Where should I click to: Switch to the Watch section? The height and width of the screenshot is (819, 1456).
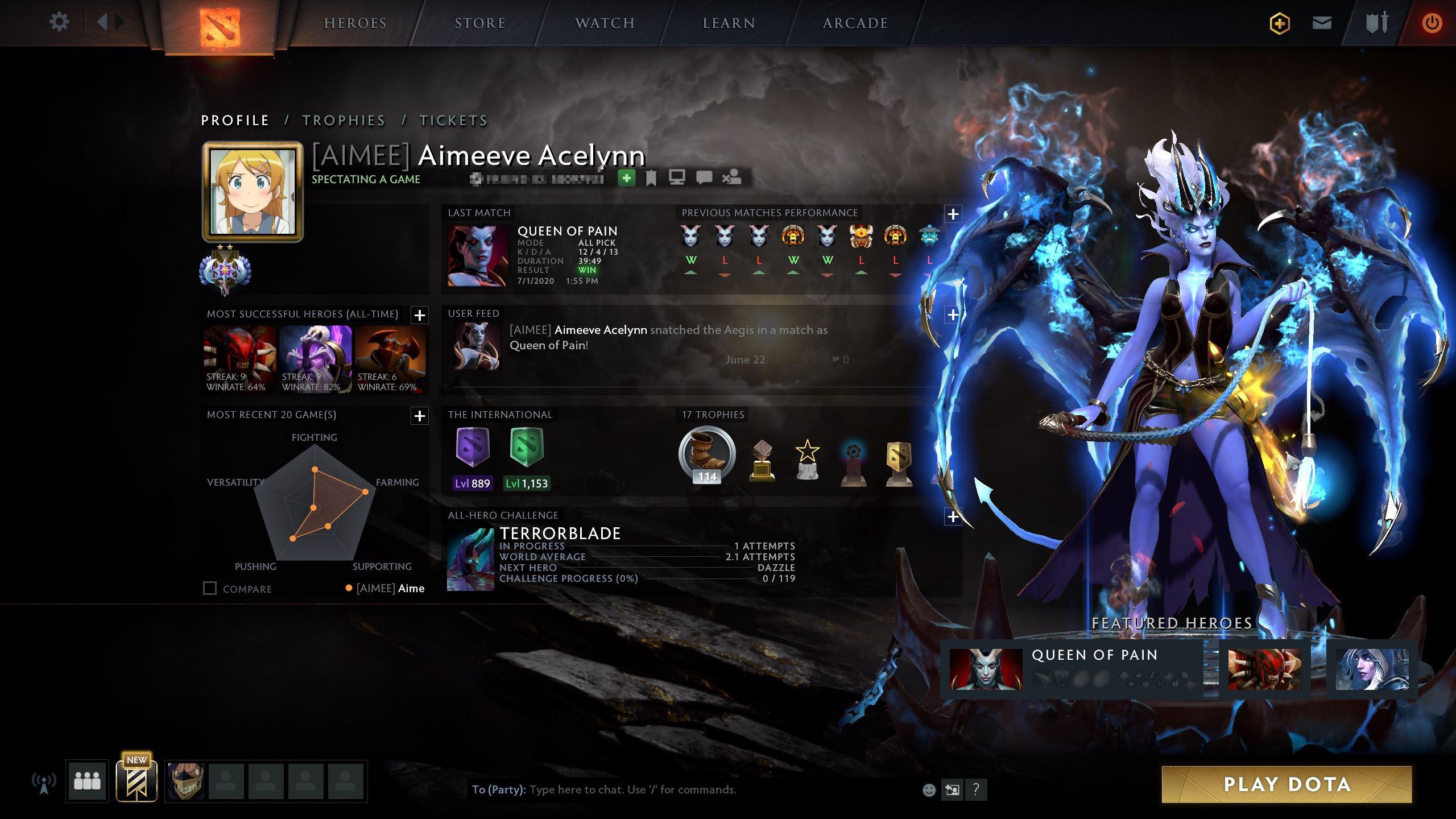605,23
